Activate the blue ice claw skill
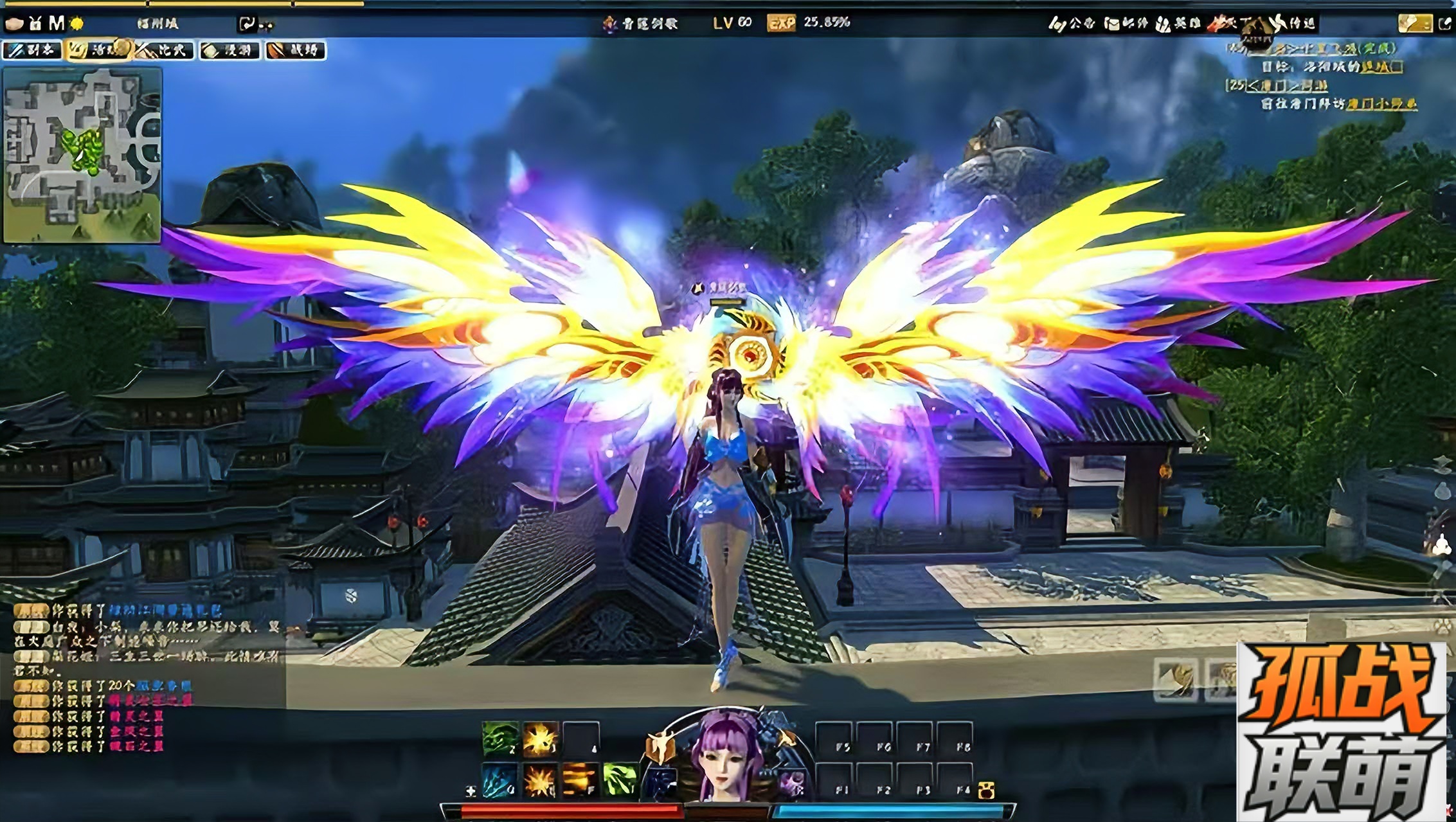1456x822 pixels. pos(499,781)
